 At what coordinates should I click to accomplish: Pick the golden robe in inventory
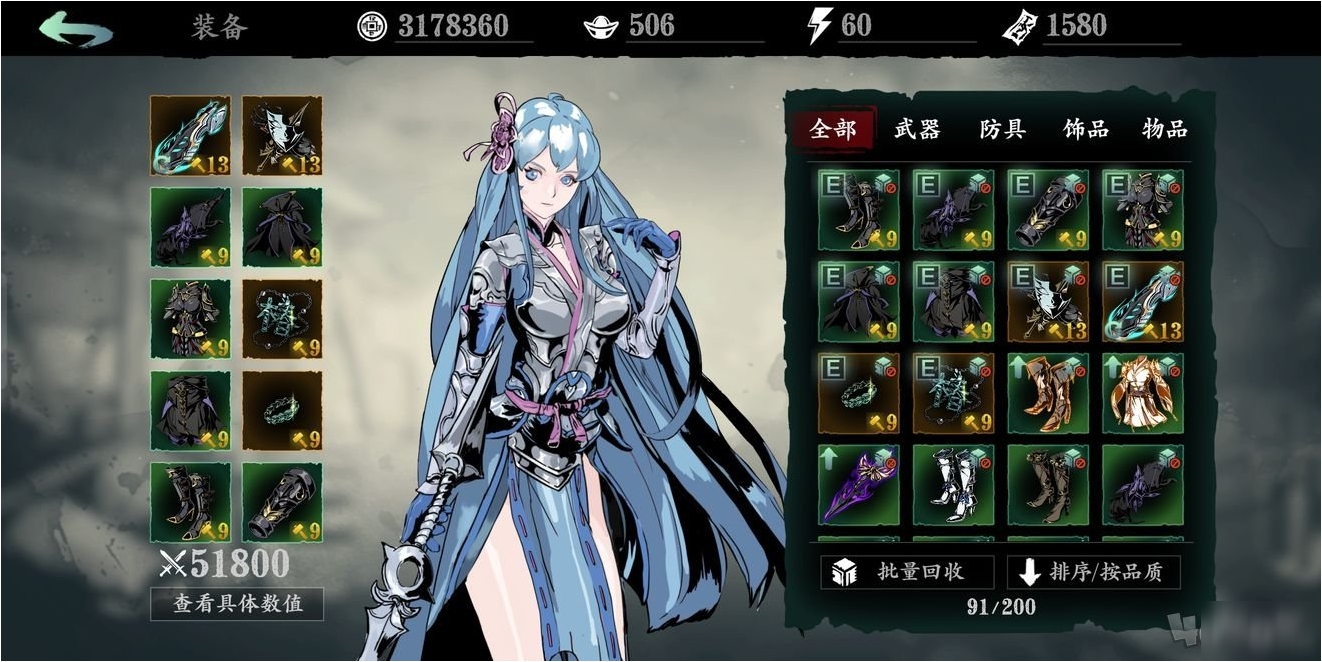coord(1142,393)
